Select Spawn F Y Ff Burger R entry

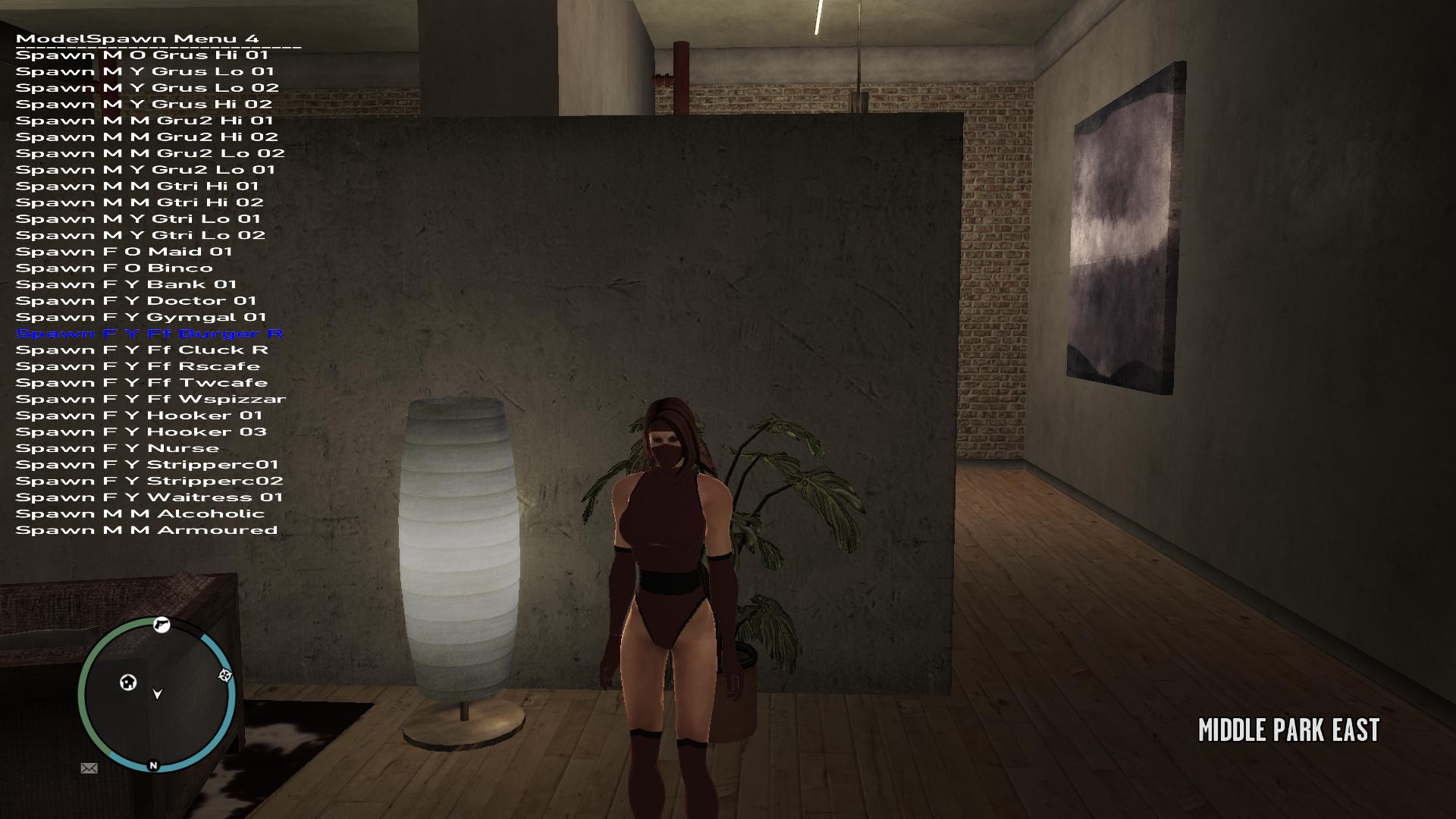(149, 334)
